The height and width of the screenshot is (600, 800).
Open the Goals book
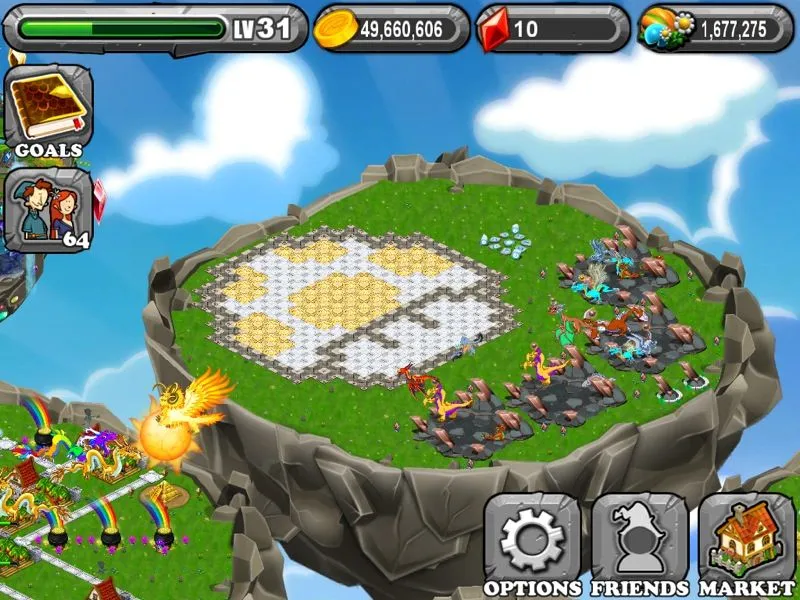click(x=48, y=110)
